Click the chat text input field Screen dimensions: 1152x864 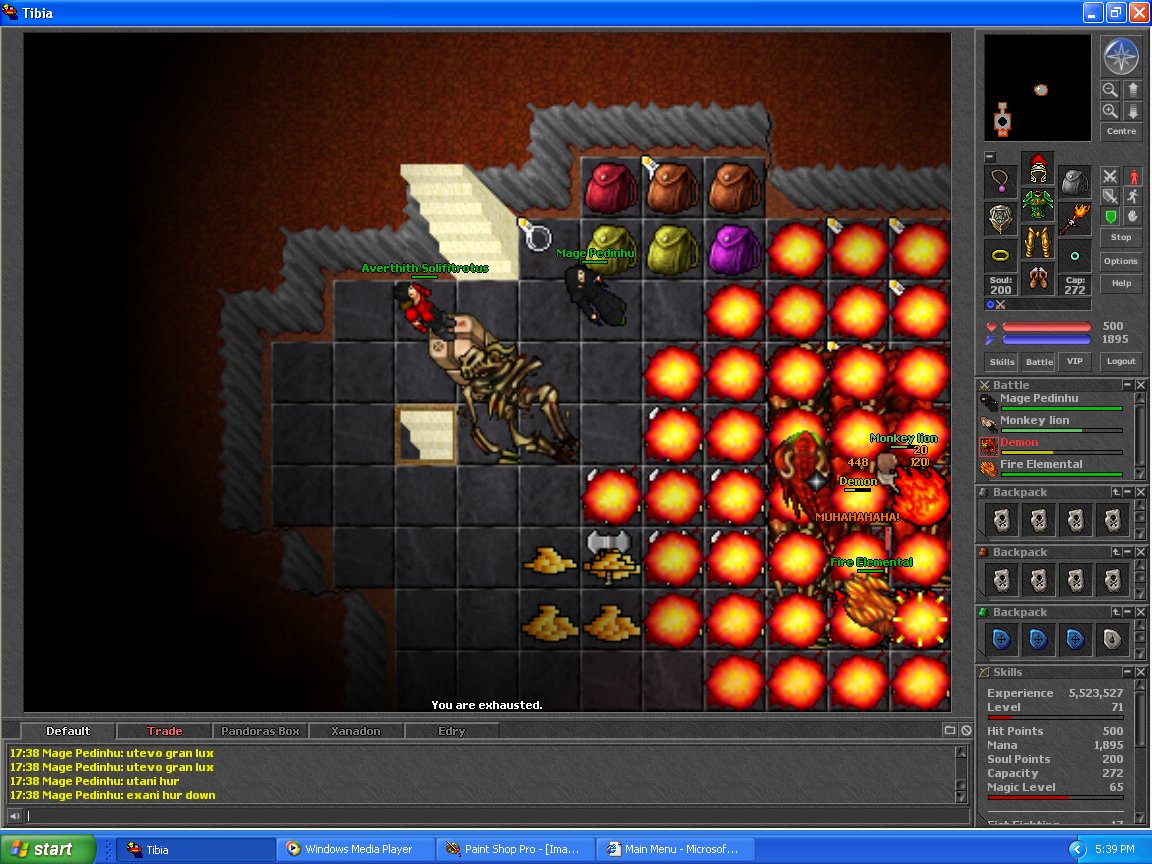click(x=490, y=816)
